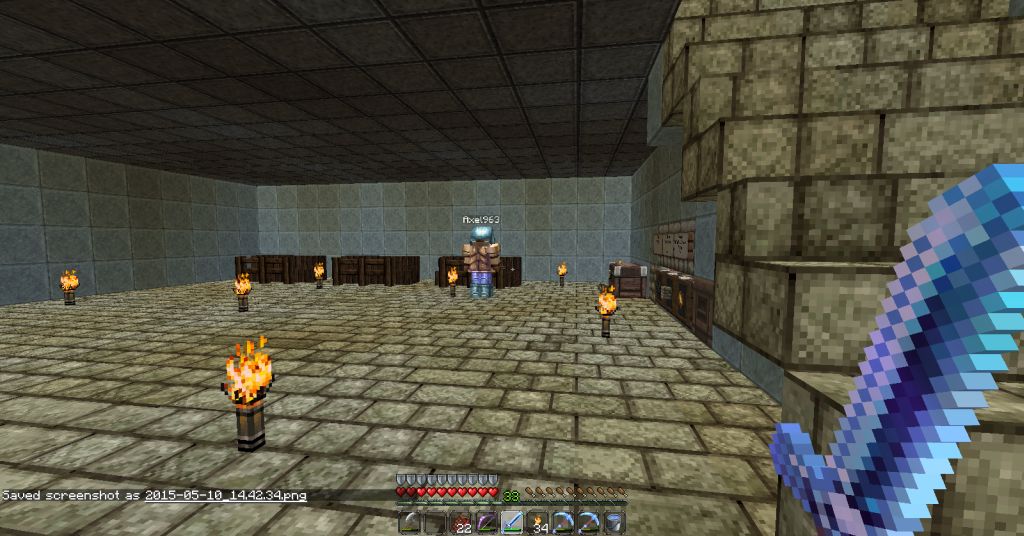The width and height of the screenshot is (1024, 536).
Task: Pick the red item stack of 22
Action: [461, 521]
